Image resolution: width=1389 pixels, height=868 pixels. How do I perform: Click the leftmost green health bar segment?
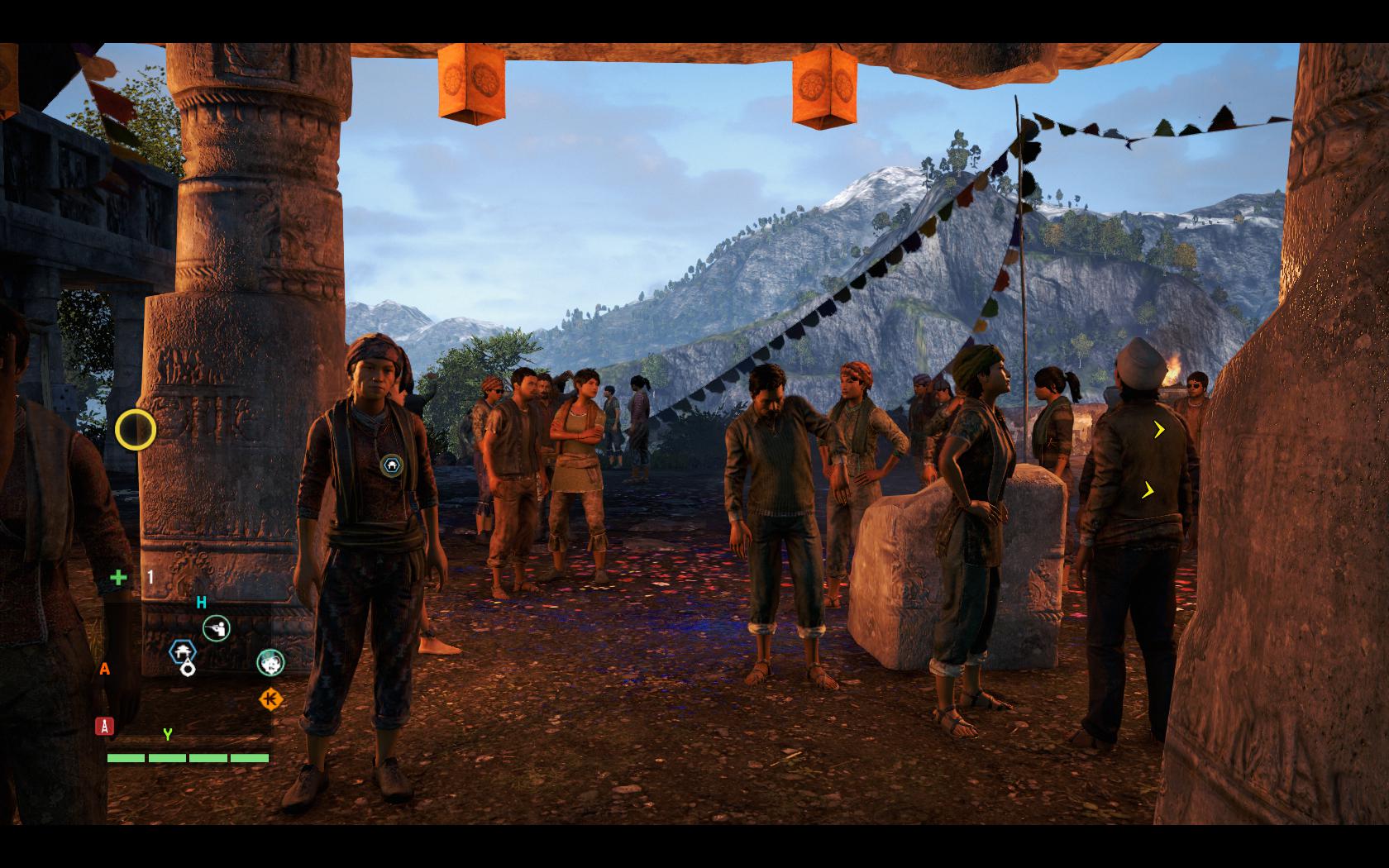coord(124,758)
